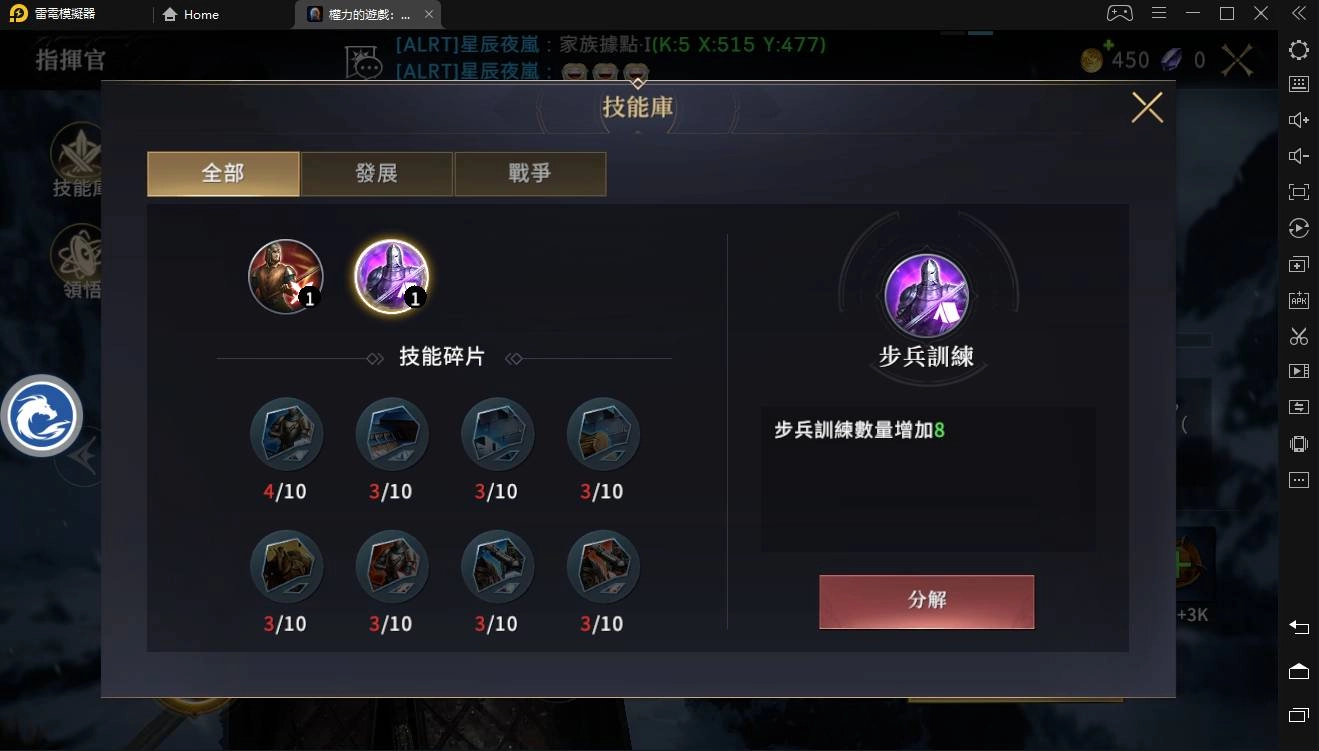Open the '...' more tools menu
Viewport: 1319px width, 751px height.
(x=1298, y=479)
